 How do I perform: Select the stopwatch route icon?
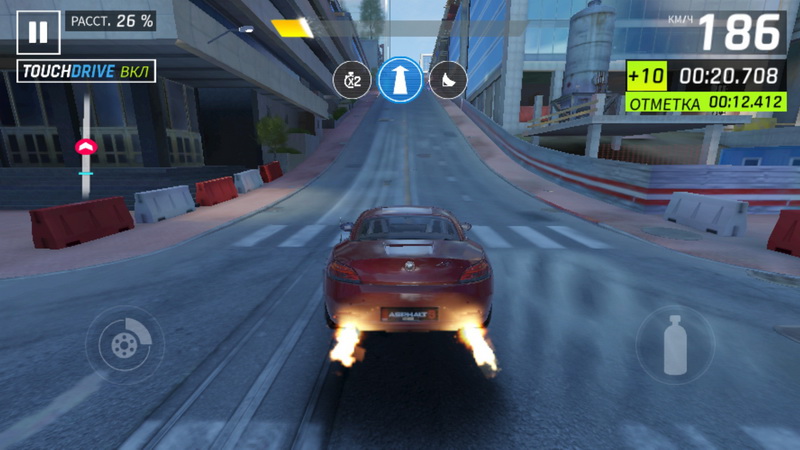(352, 79)
